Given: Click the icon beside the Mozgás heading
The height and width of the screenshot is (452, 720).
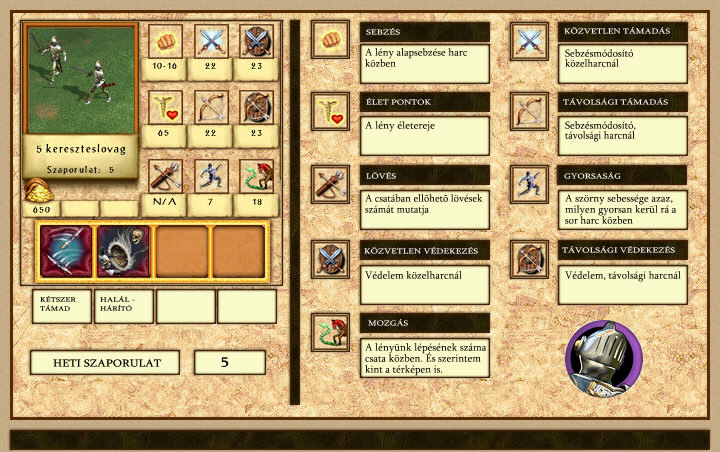Looking at the screenshot, I should point(329,332).
